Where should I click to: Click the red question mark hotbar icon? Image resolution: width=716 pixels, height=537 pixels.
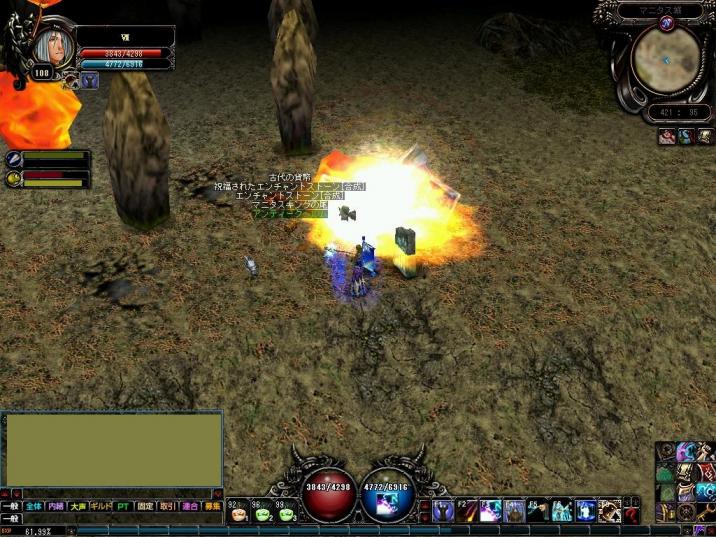pyautogui.click(x=631, y=514)
